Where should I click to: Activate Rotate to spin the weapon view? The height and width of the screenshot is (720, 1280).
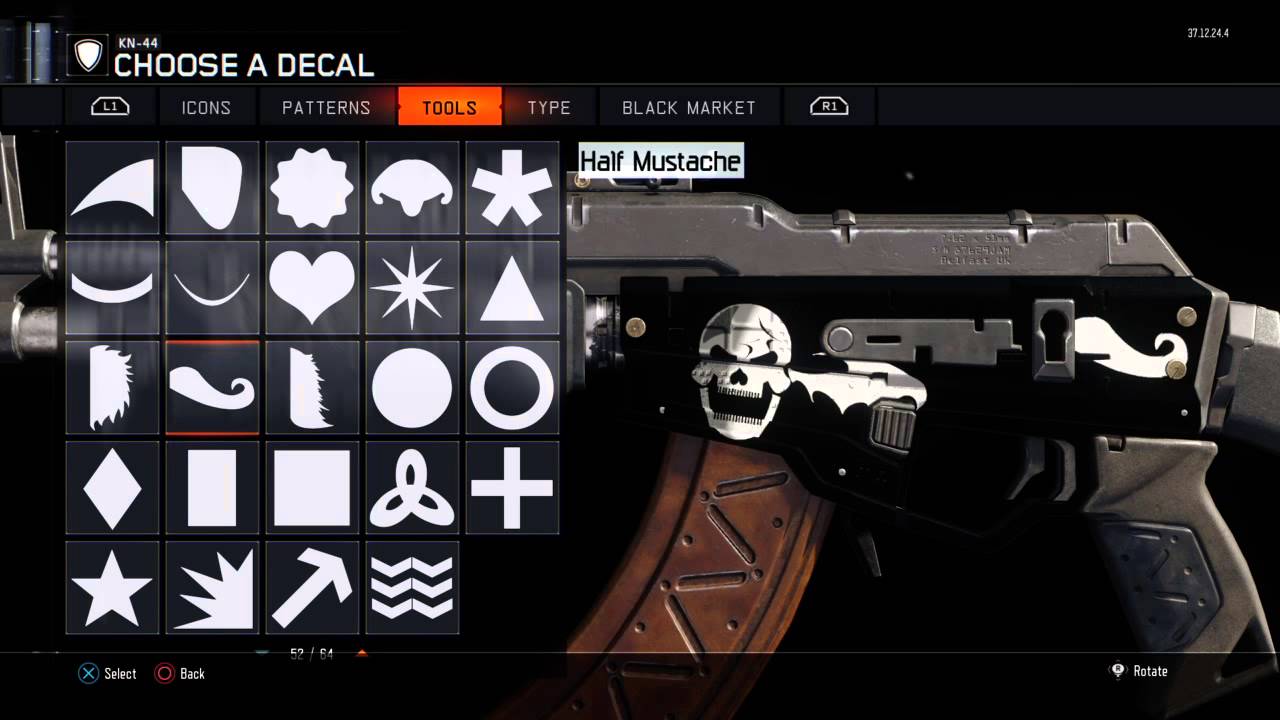tap(1140, 671)
